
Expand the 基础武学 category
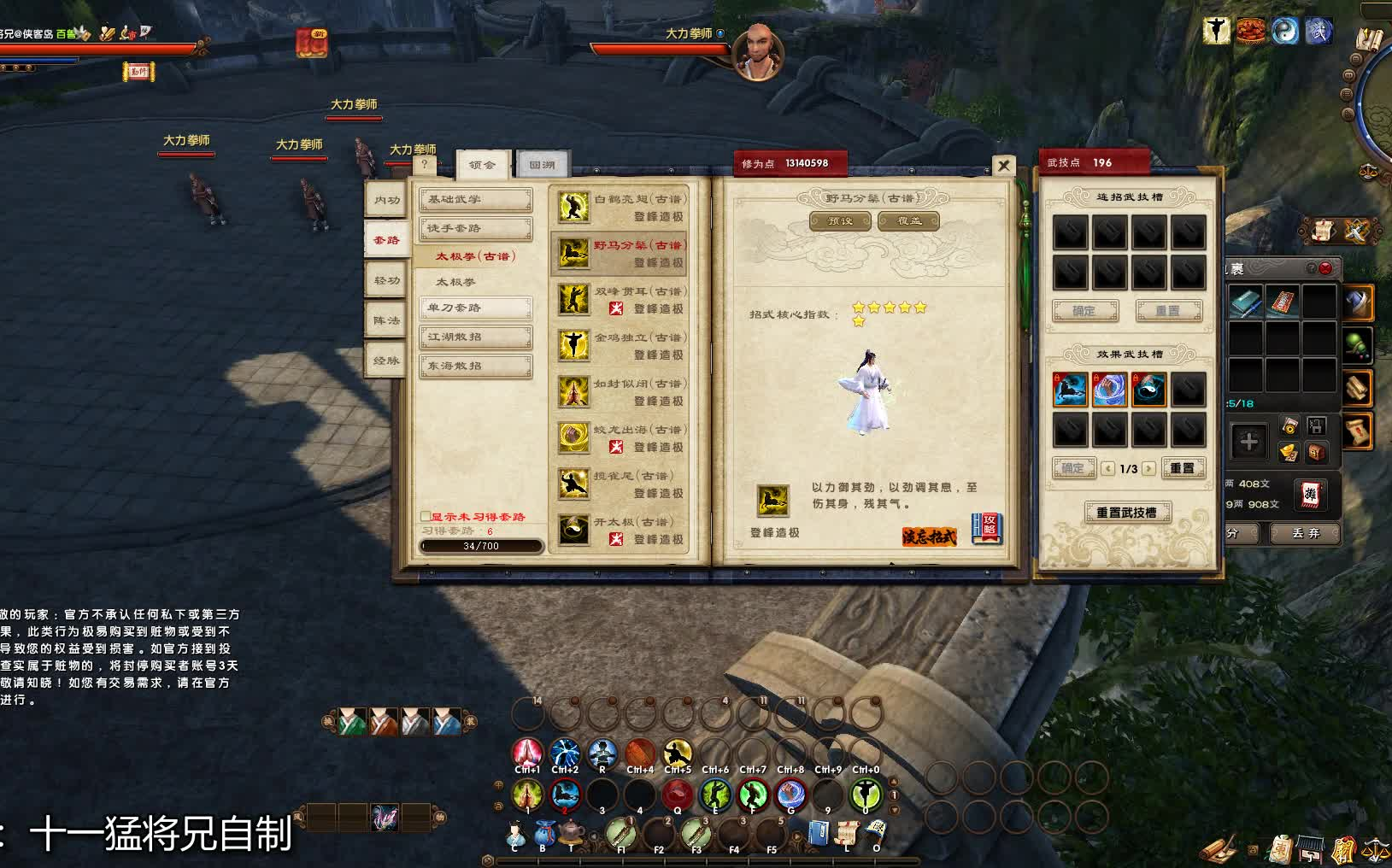click(x=475, y=200)
